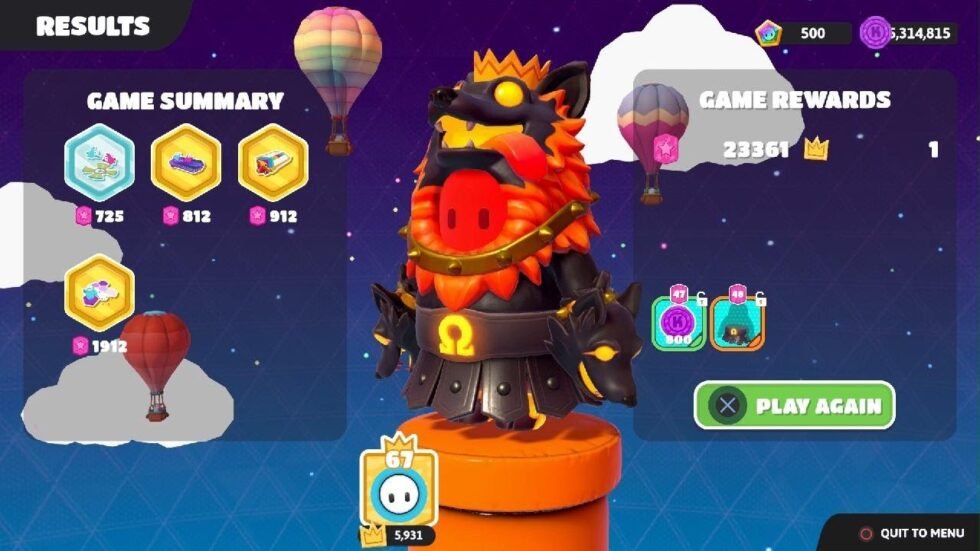View the purple Kudos reward tile
Screen dimensions: 980x551
click(679, 323)
